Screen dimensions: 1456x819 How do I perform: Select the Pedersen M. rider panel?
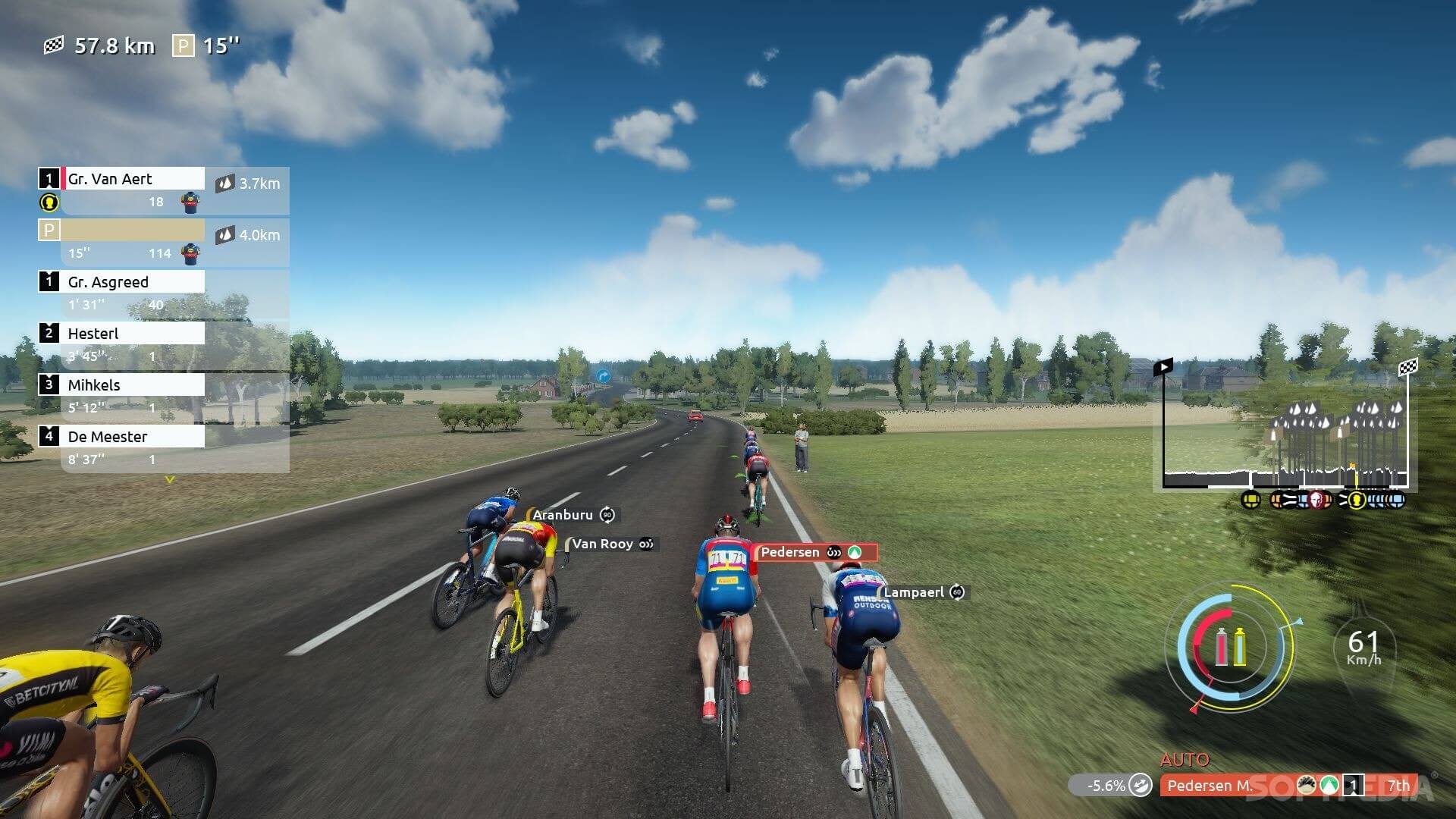1209,786
